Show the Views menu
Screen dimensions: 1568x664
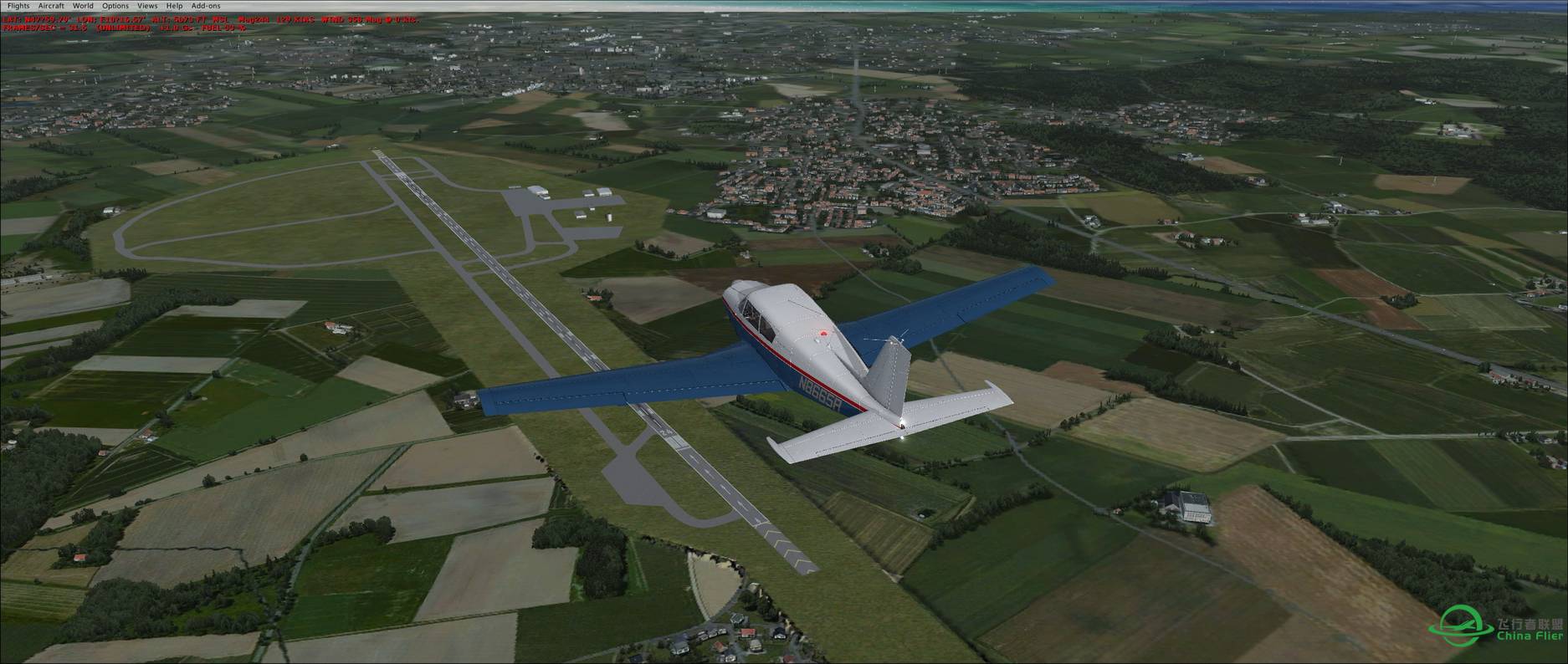coord(147,6)
